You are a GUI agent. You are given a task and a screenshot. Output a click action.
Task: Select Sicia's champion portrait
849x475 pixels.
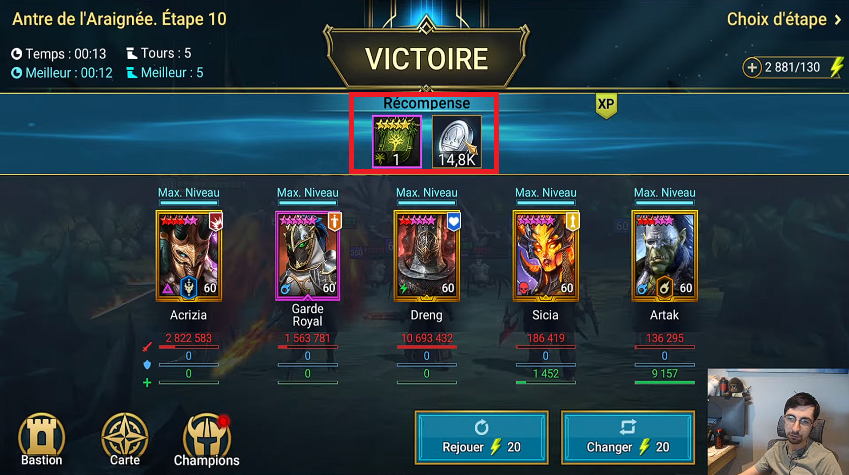point(545,255)
